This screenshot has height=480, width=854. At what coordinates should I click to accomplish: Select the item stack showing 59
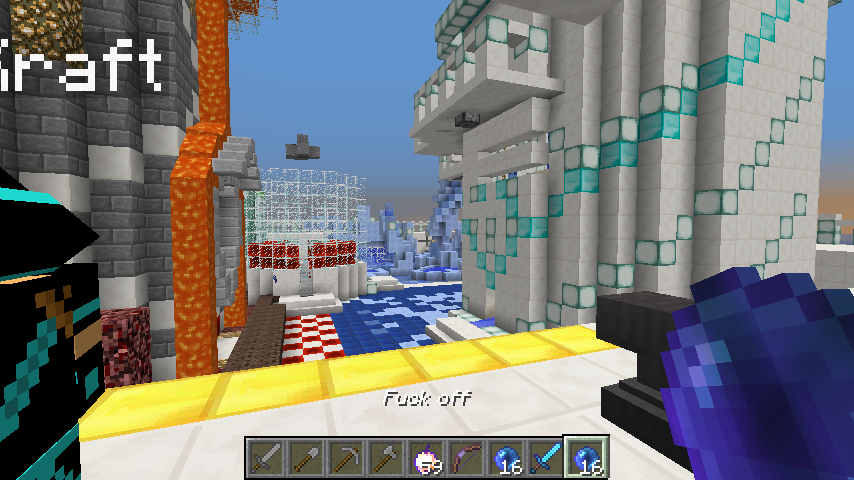[x=426, y=458]
